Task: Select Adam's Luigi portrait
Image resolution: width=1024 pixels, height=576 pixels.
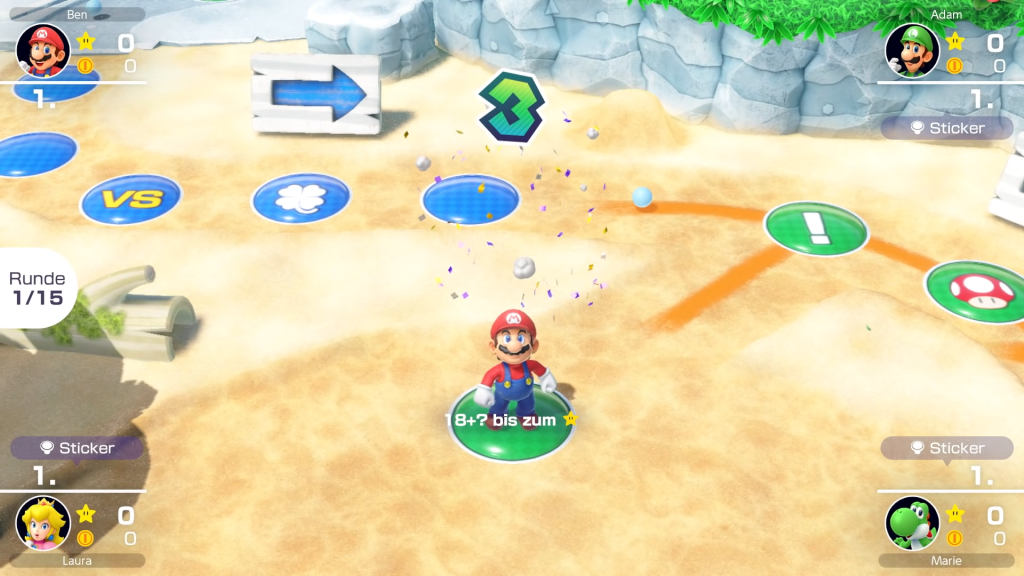Action: coord(912,50)
